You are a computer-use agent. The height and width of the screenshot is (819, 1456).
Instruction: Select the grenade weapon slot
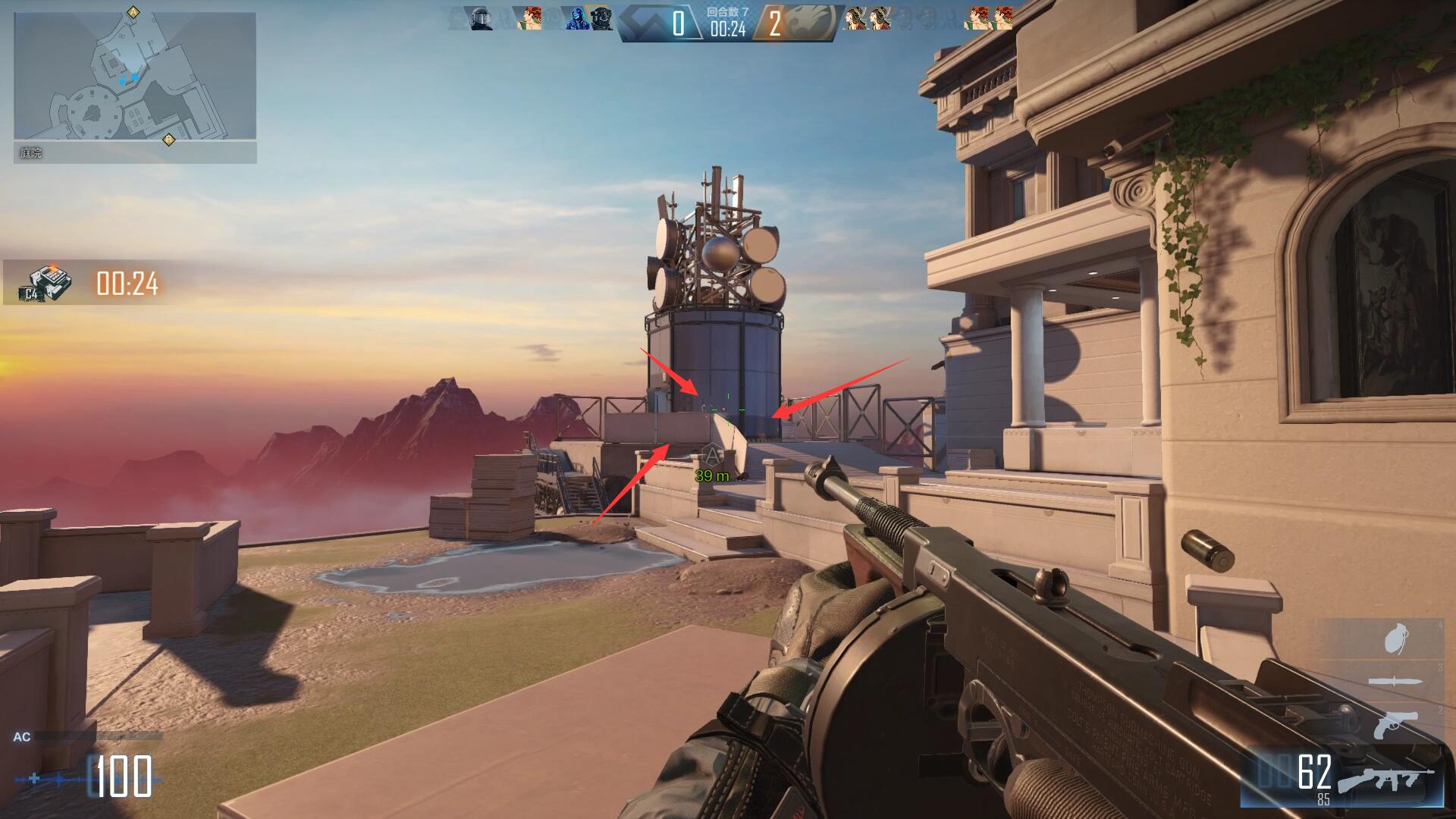click(x=1392, y=639)
